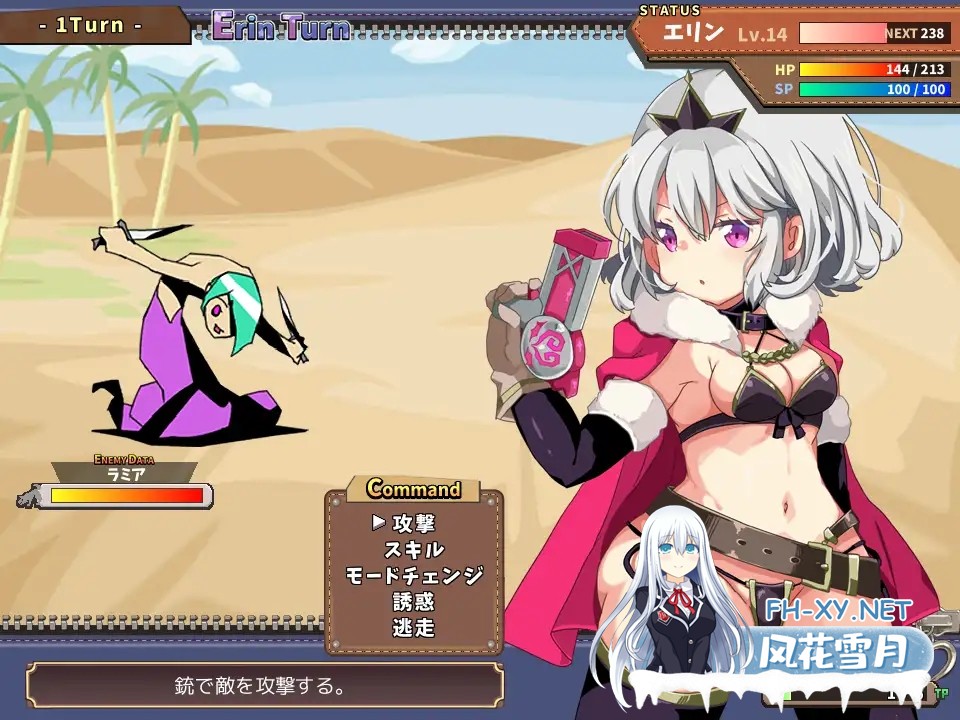
Task: Choose the モードチェンジ mode change command
Action: pos(413,575)
